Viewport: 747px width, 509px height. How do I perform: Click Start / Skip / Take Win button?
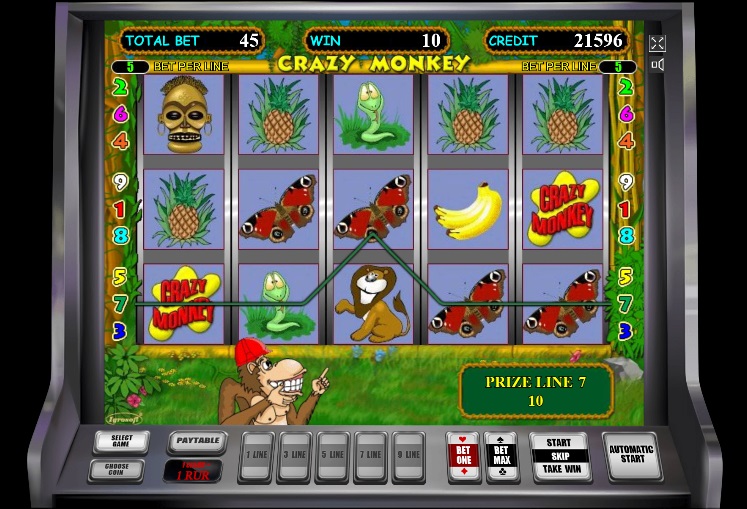coord(560,456)
